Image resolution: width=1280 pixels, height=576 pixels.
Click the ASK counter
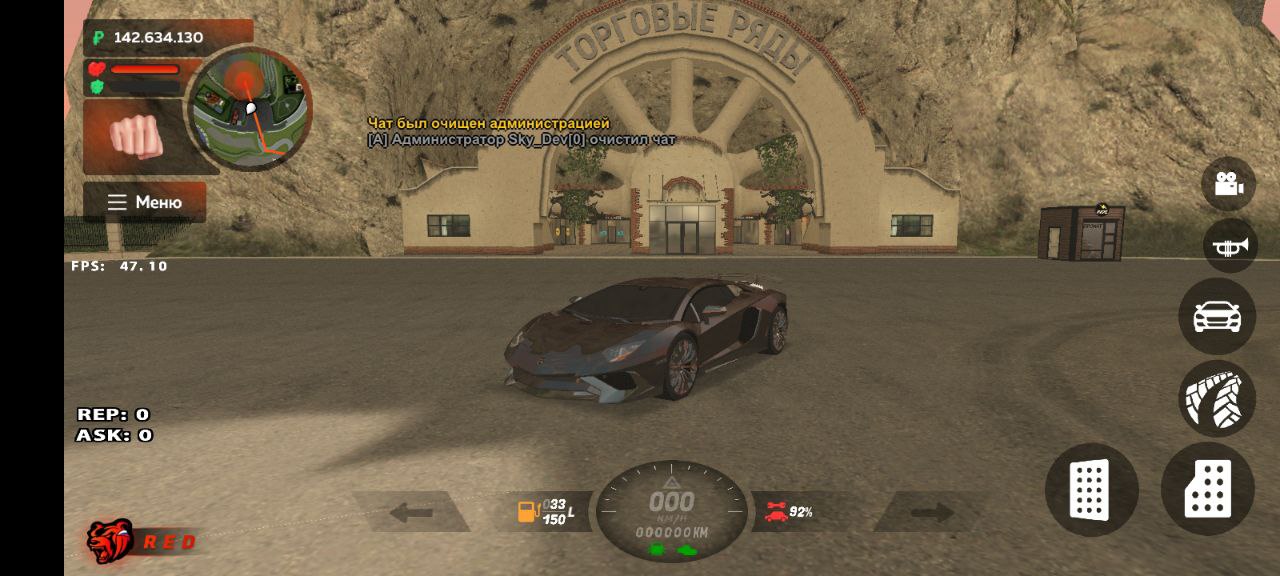(114, 435)
